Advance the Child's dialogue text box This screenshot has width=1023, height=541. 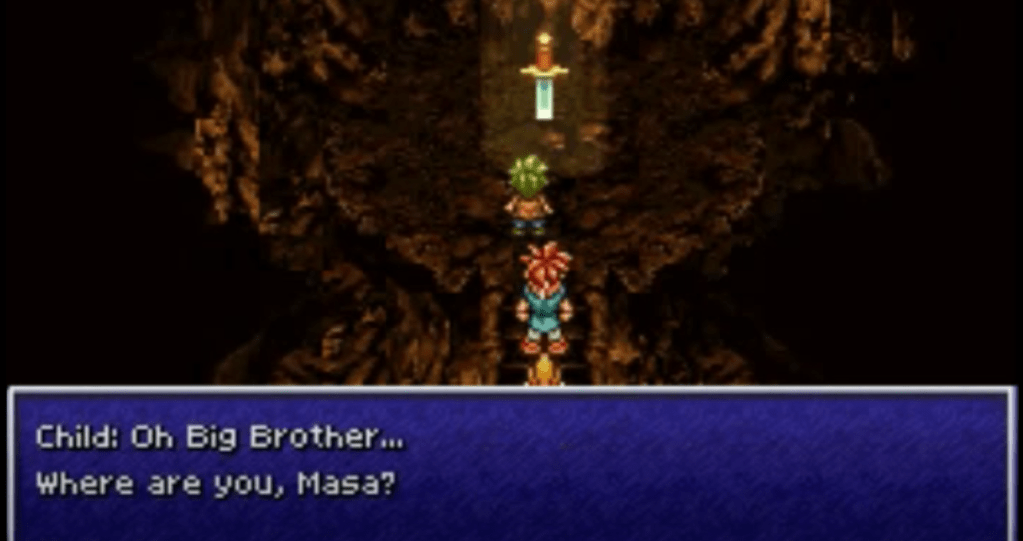511,463
